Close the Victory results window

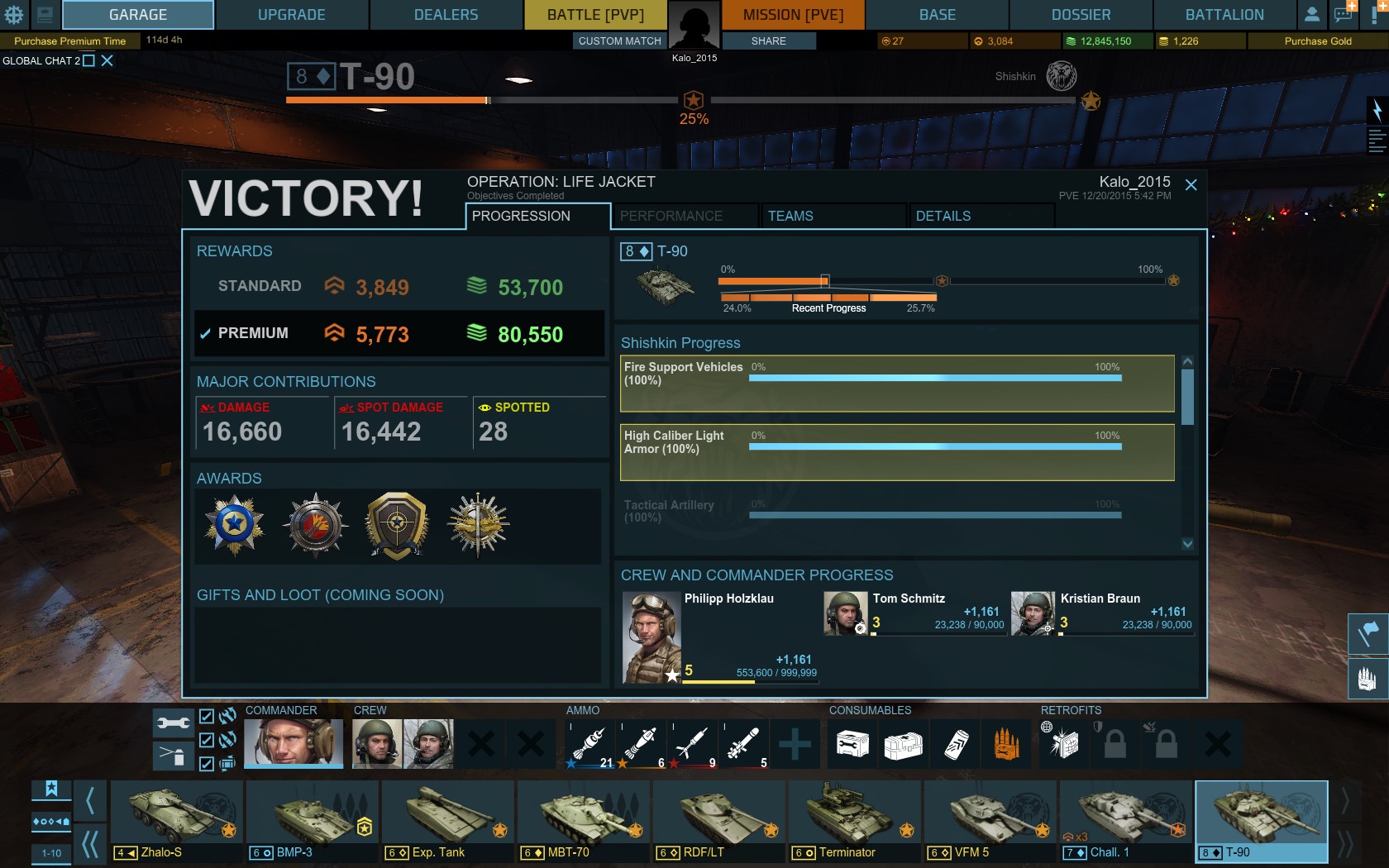point(1191,185)
